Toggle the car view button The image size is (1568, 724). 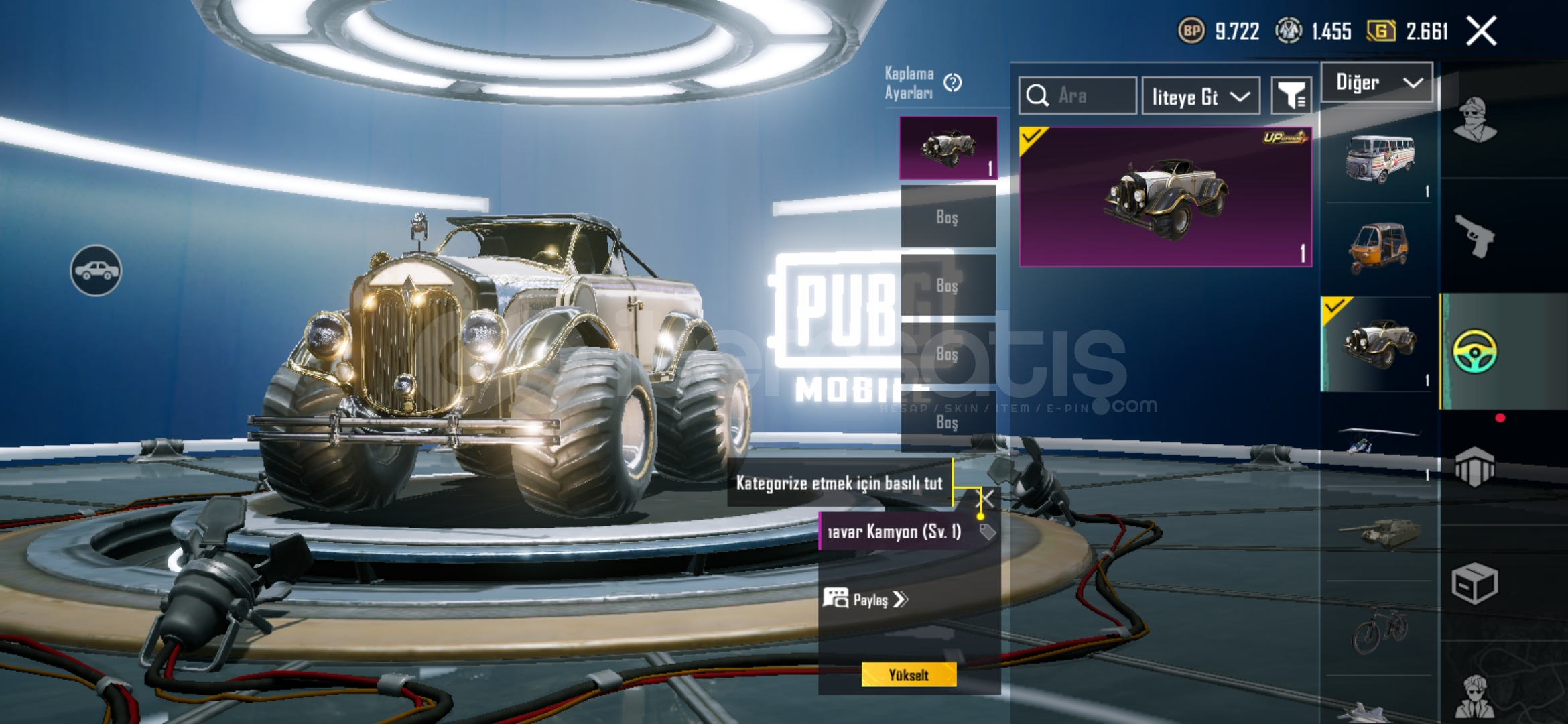click(96, 270)
